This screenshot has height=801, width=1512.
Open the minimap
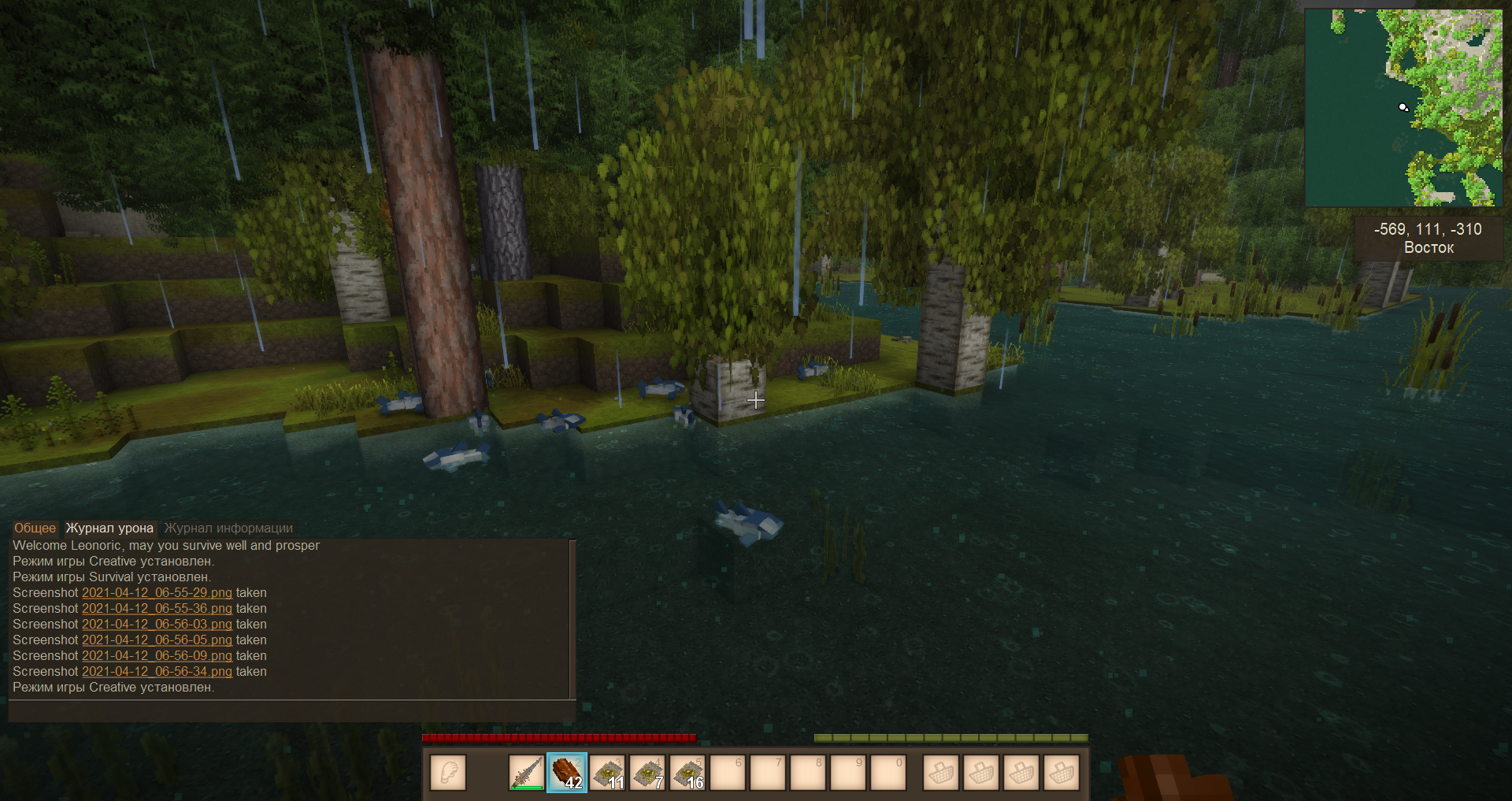1403,107
